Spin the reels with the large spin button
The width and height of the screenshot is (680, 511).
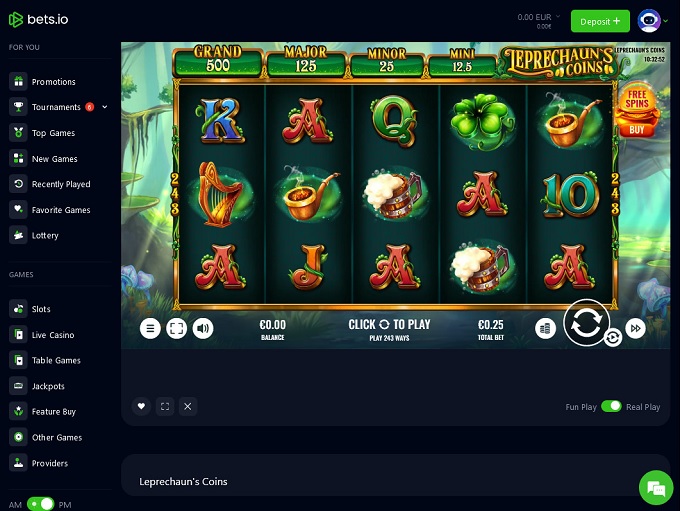pos(586,323)
